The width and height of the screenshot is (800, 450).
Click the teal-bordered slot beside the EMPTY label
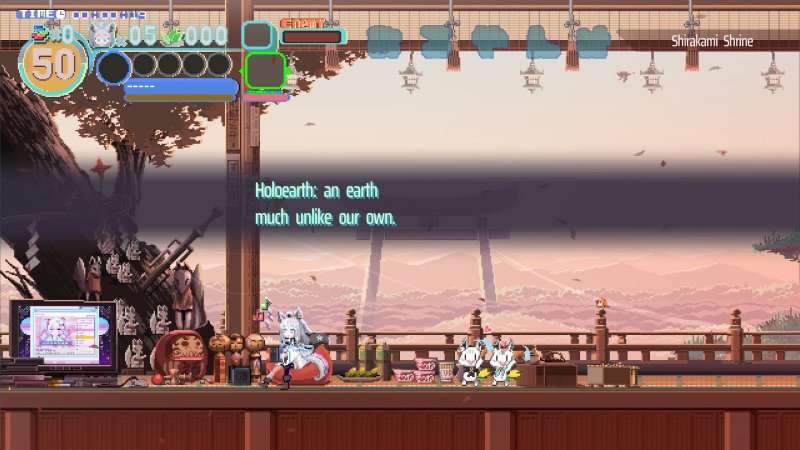pyautogui.click(x=259, y=36)
